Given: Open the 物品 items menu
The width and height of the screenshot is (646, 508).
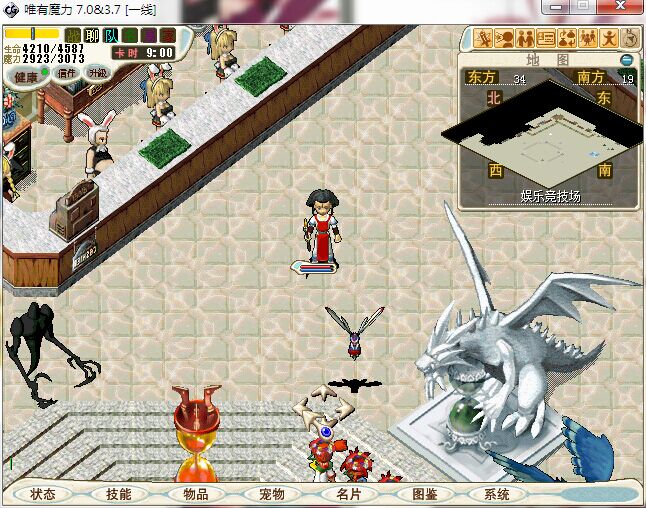Looking at the screenshot, I should click(x=196, y=494).
